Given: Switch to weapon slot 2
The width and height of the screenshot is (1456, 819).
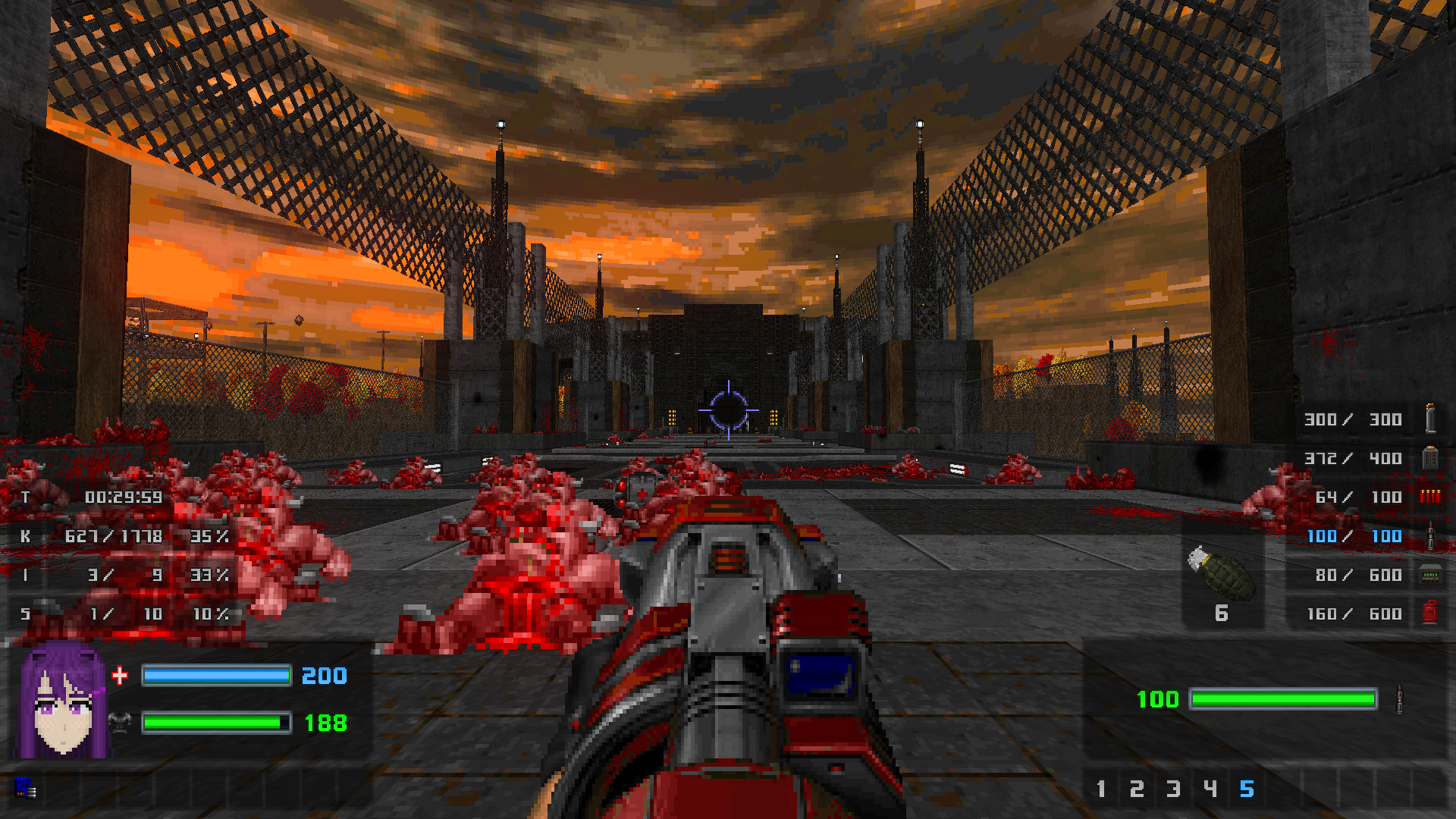Looking at the screenshot, I should pos(1137,789).
